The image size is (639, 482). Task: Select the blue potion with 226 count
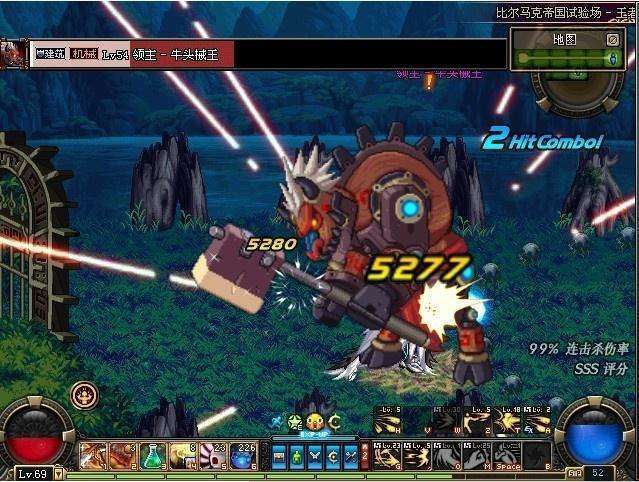(x=243, y=456)
